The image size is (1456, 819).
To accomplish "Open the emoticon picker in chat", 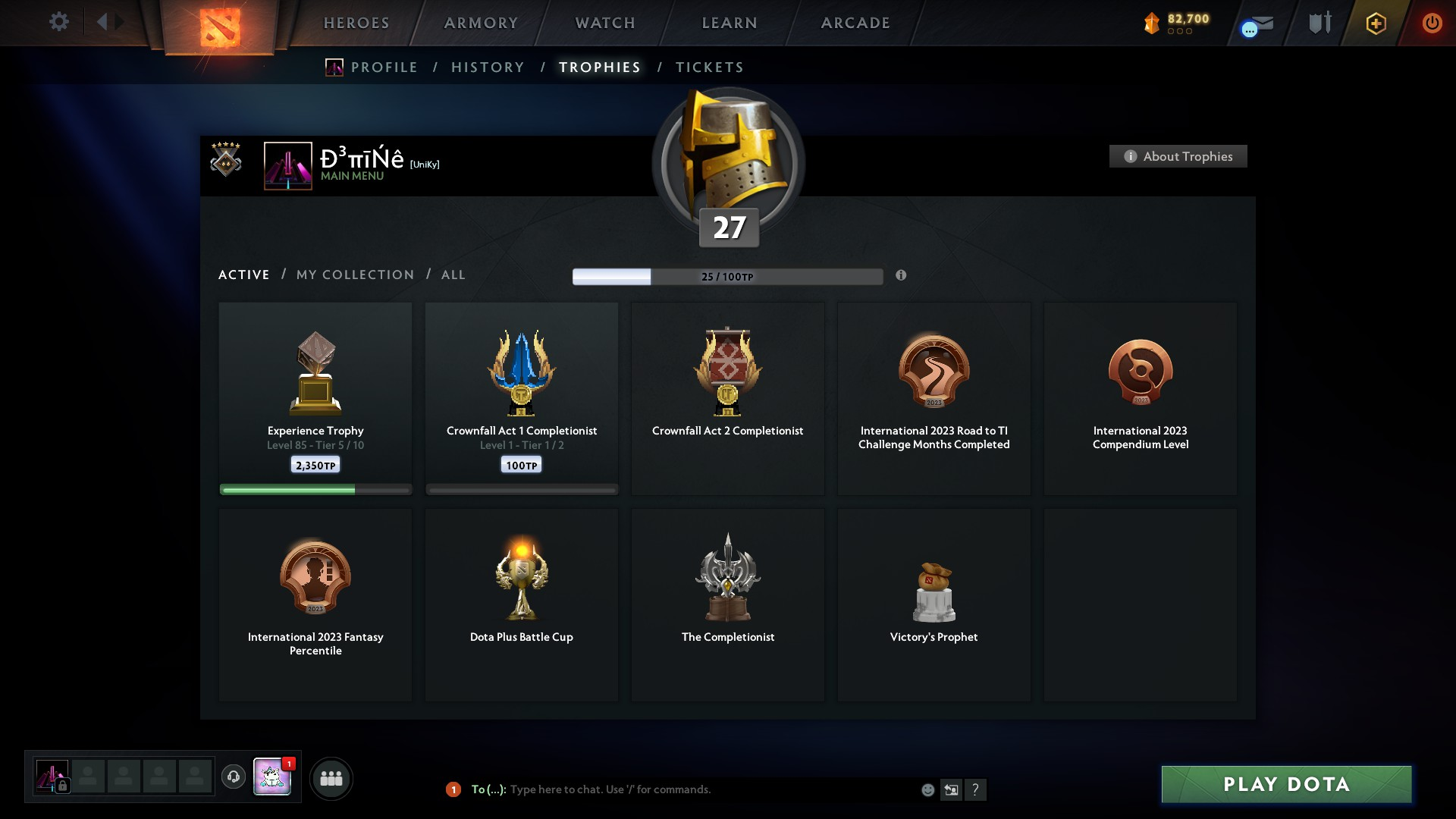I will (928, 789).
